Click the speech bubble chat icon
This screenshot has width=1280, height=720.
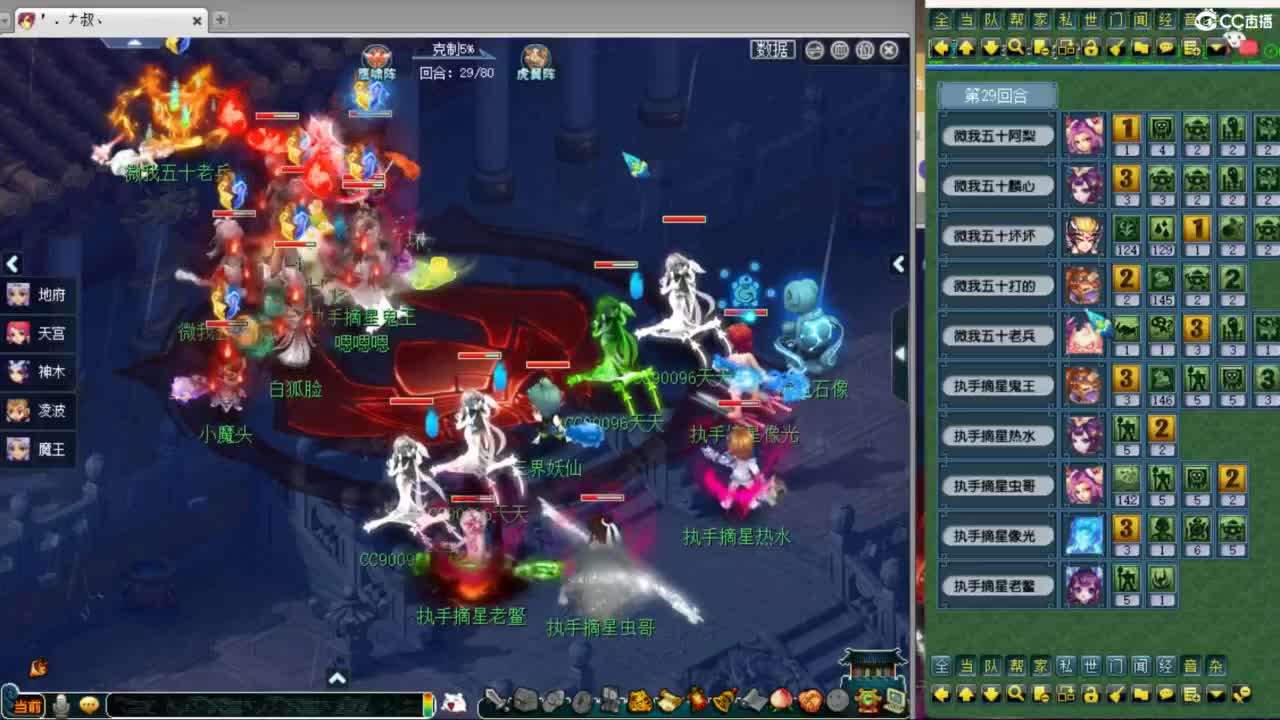pyautogui.click(x=1167, y=48)
